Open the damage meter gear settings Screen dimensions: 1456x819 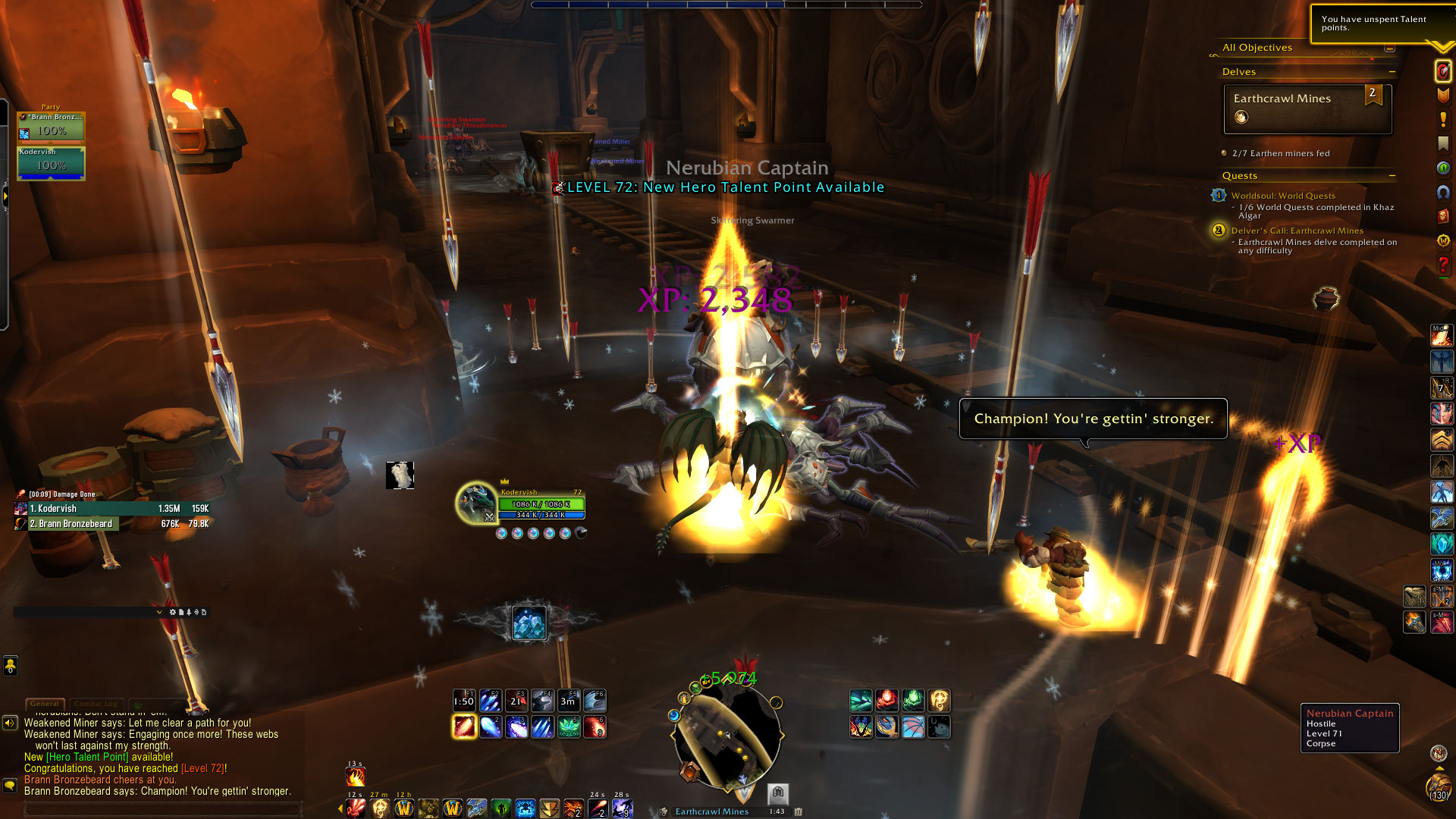coord(173,612)
